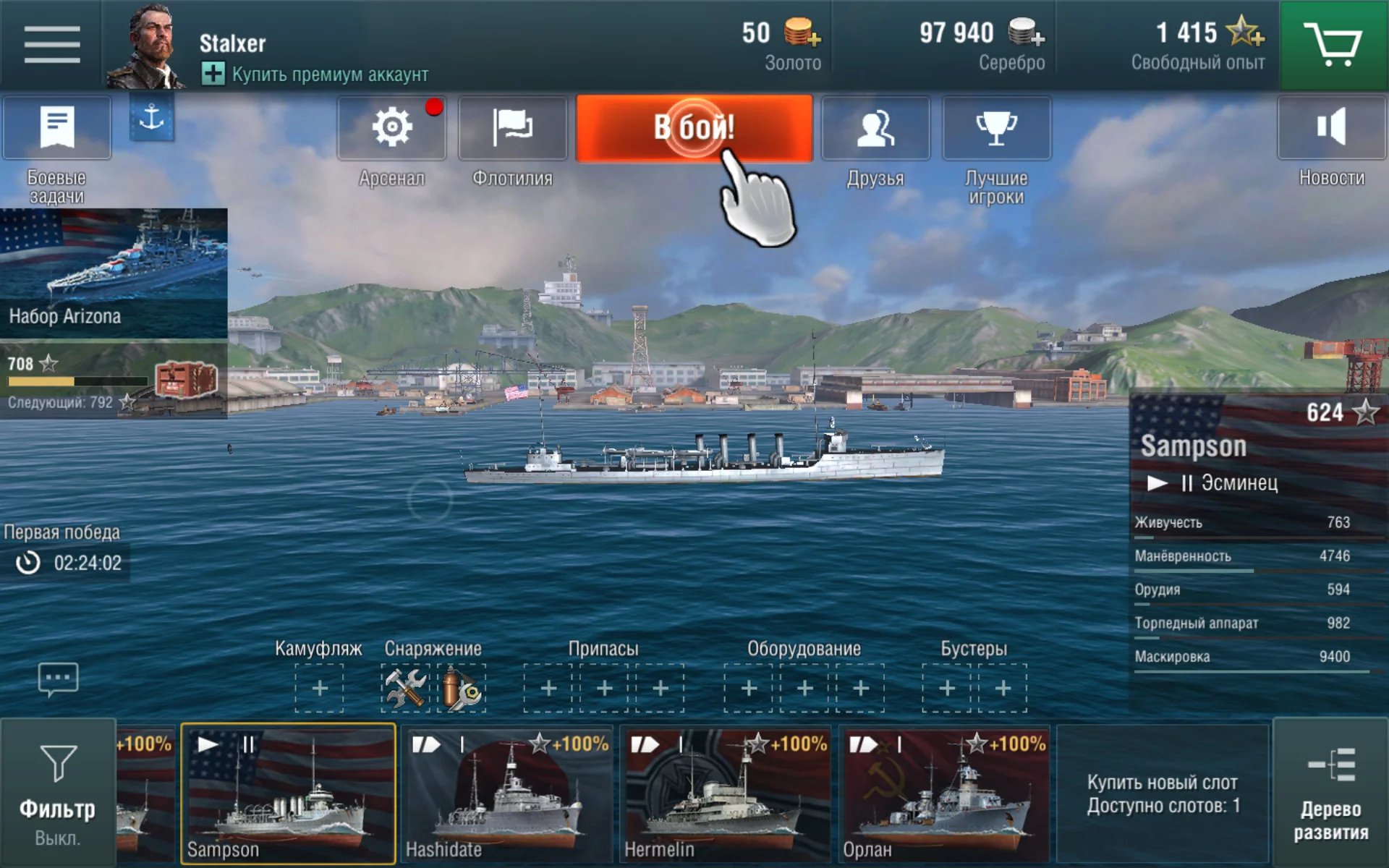Open Боевые задачи combat missions
Image resolution: width=1389 pixels, height=868 pixels.
[x=57, y=129]
